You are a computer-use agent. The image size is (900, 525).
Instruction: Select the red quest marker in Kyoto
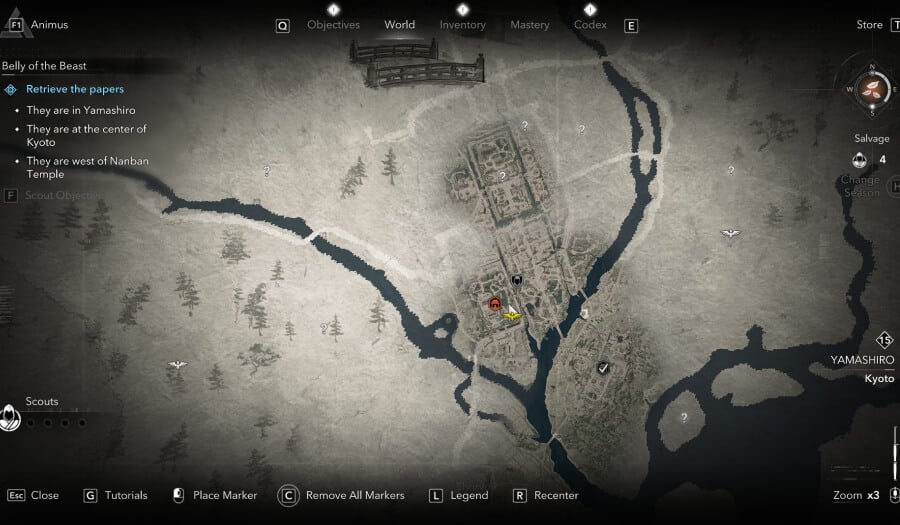click(494, 303)
